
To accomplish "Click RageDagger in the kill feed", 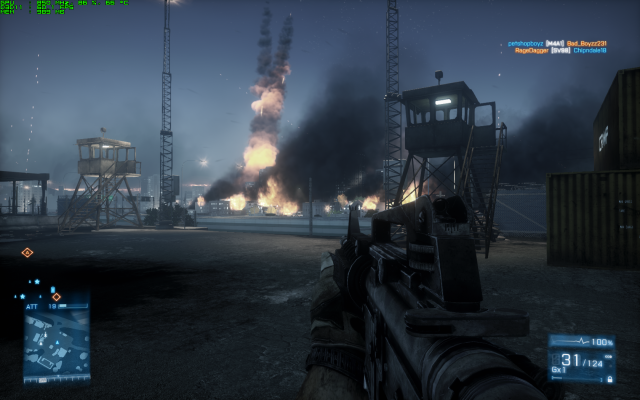I will point(530,51).
